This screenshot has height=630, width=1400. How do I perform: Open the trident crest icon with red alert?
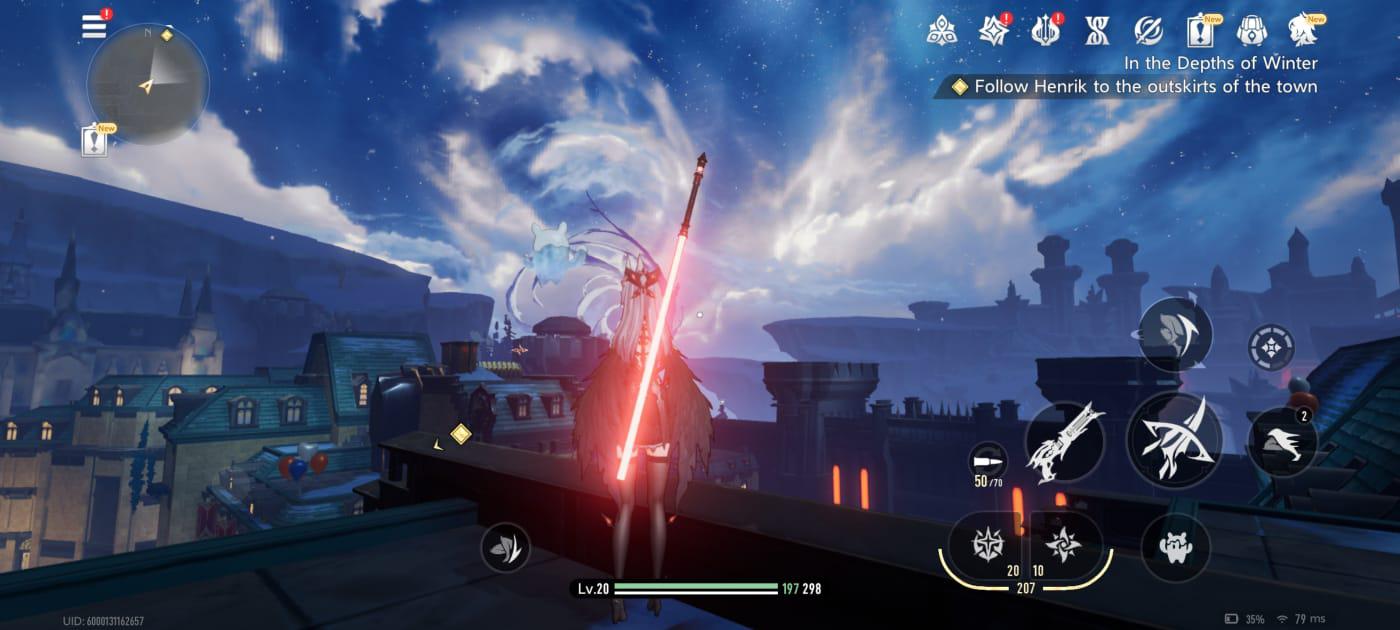pyautogui.click(x=1045, y=31)
